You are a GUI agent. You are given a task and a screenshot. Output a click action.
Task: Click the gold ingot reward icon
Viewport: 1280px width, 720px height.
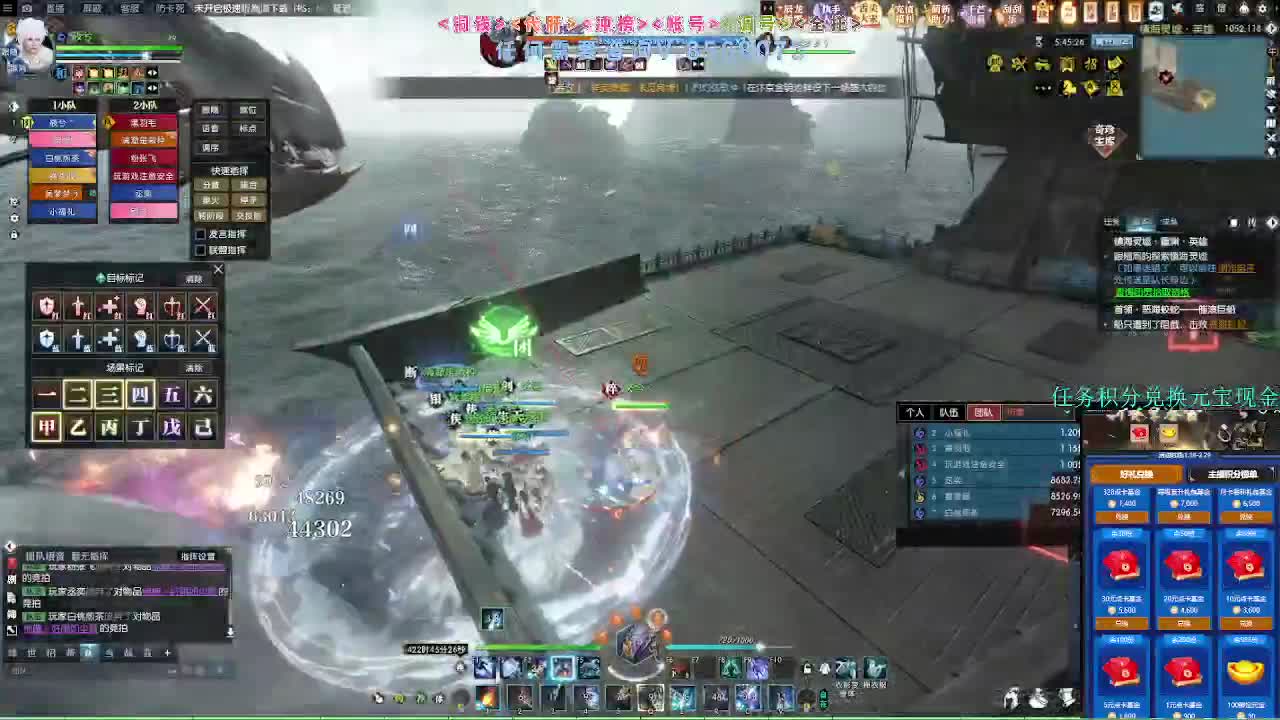coord(1244,672)
